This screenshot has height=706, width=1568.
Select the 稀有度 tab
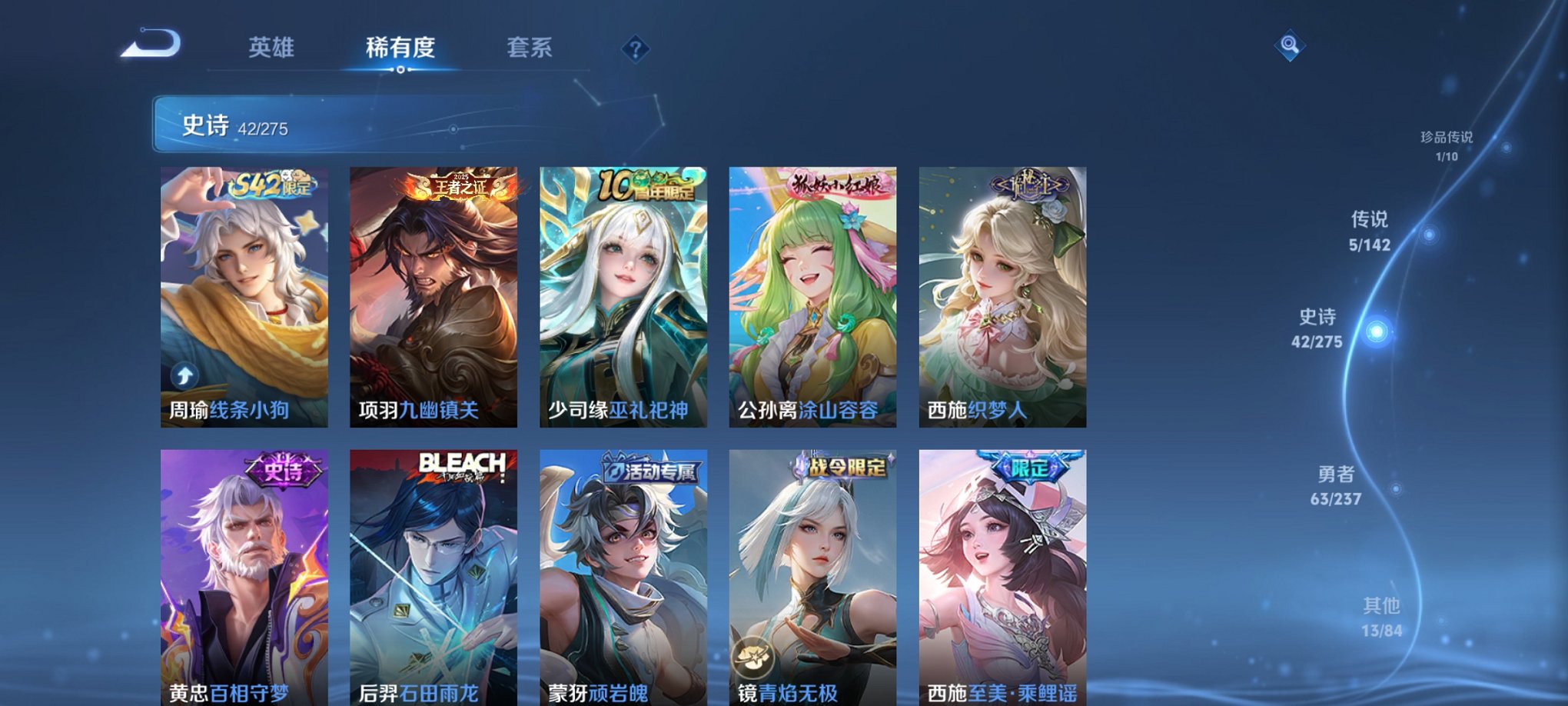click(400, 48)
